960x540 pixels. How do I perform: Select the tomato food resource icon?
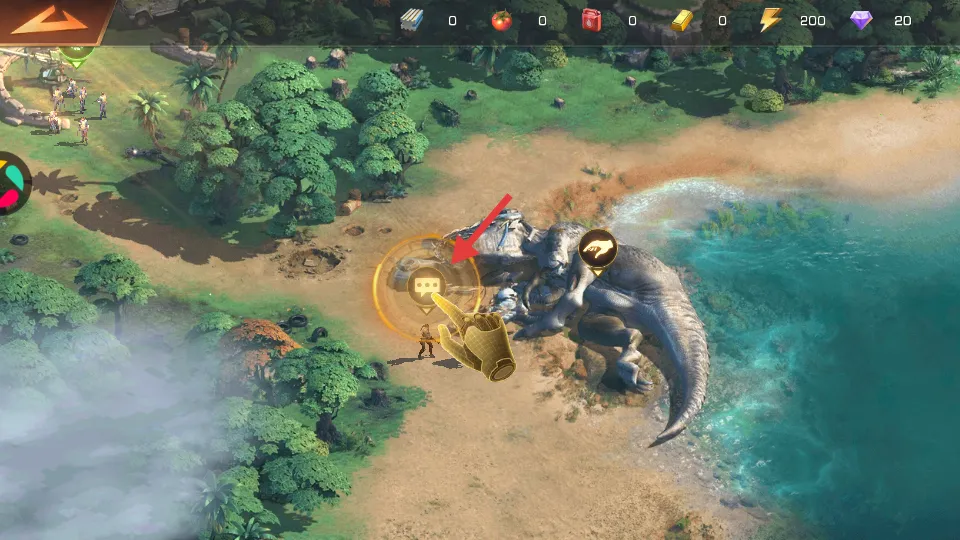[x=502, y=20]
